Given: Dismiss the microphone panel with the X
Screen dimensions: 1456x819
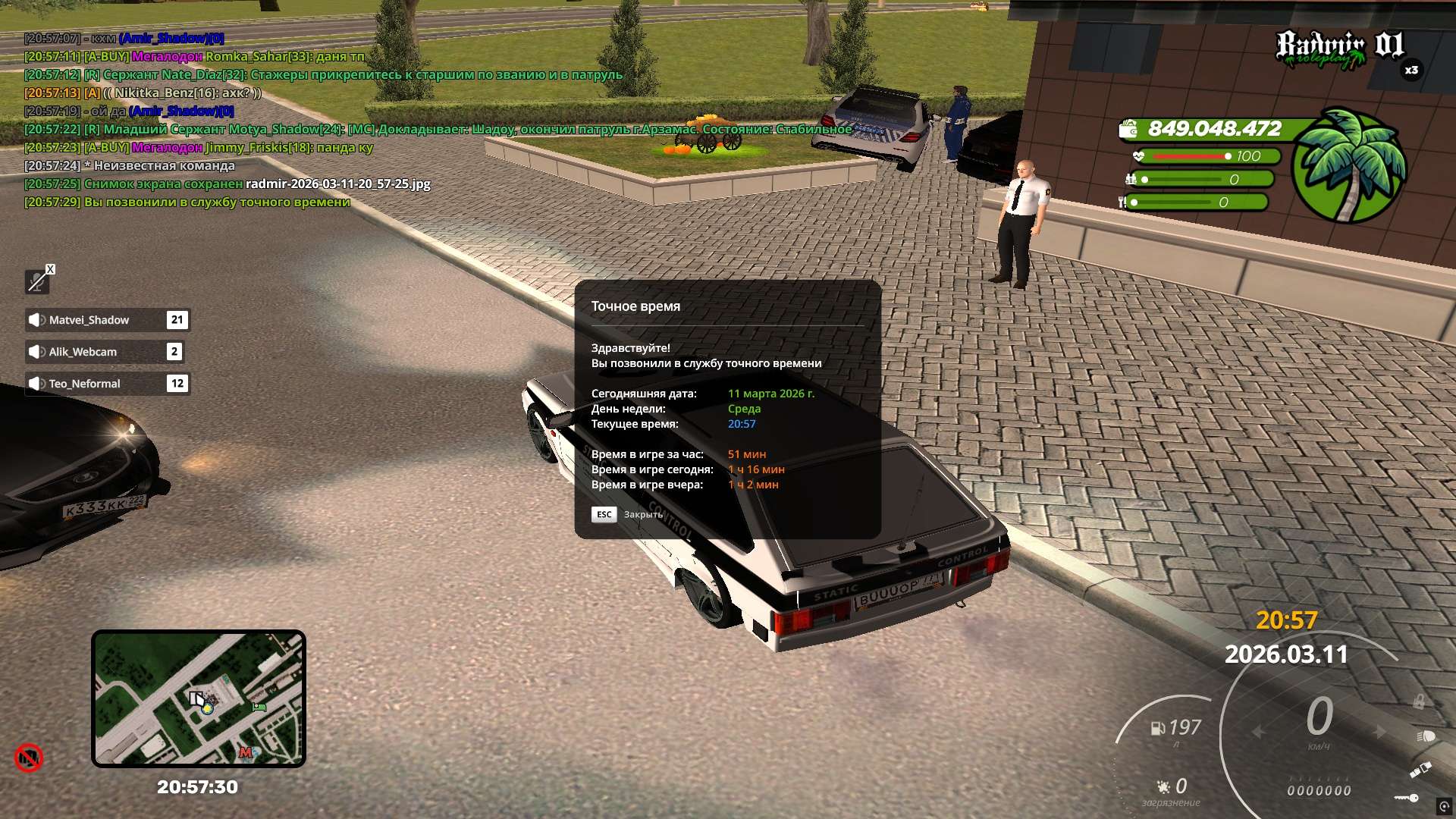Looking at the screenshot, I should click(x=50, y=269).
